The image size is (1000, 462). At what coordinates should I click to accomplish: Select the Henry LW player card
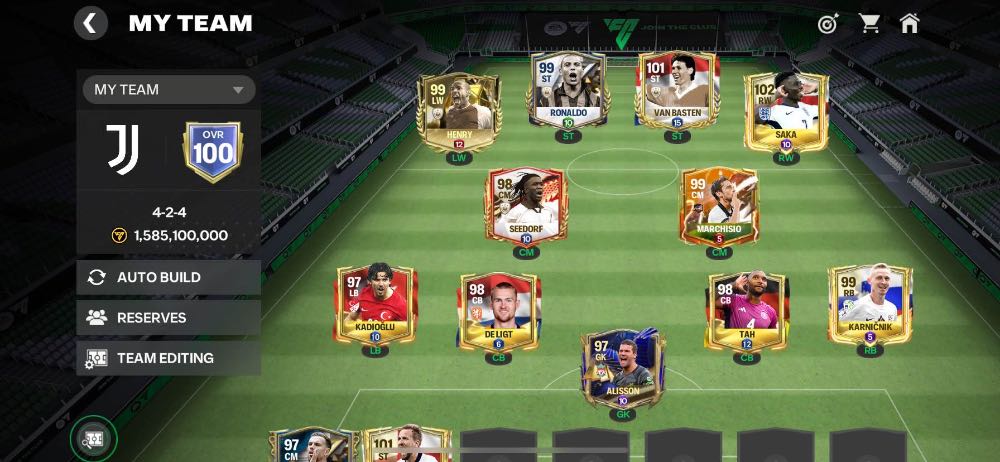459,112
